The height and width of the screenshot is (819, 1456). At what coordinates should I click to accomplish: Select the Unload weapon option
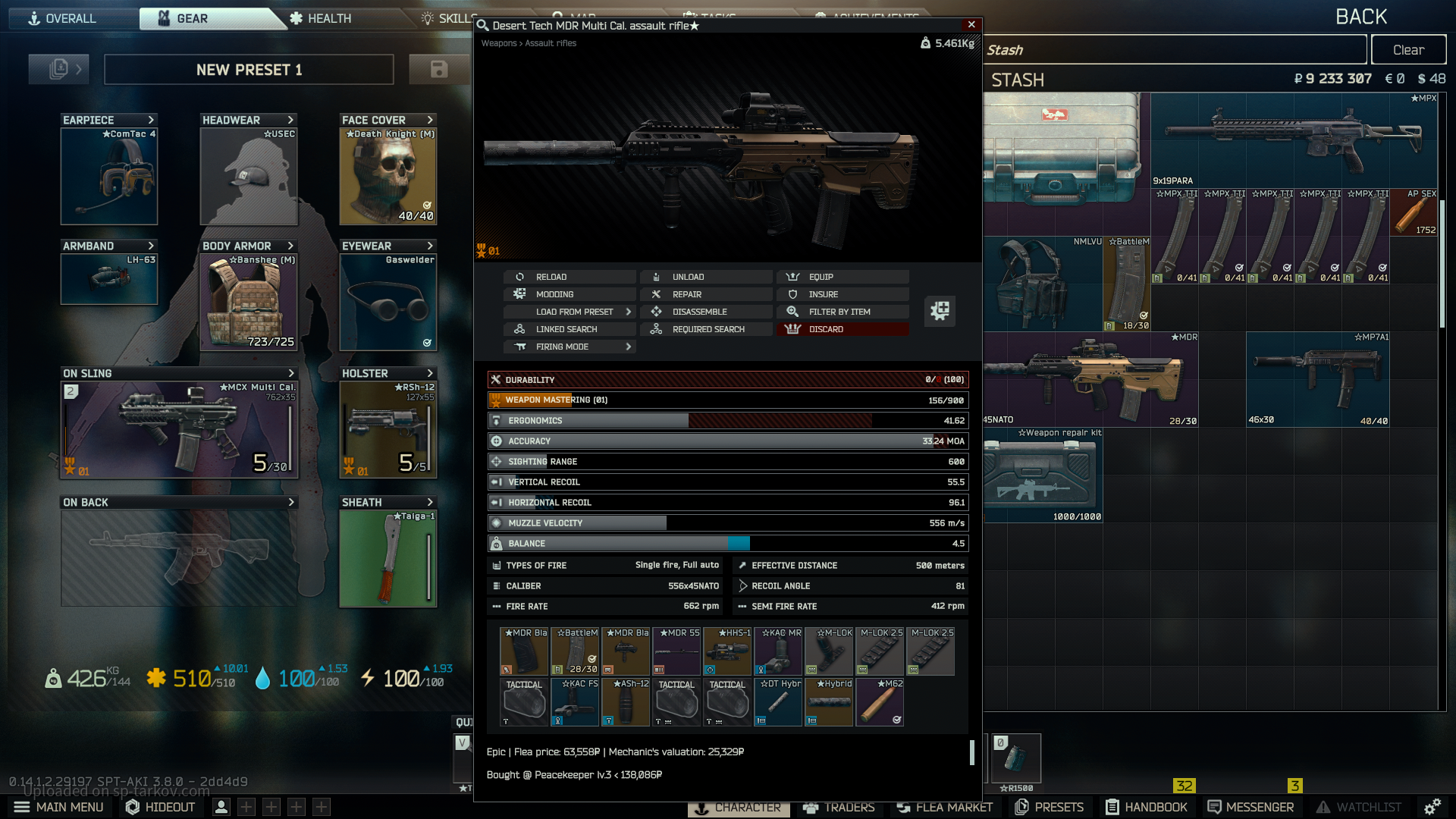pyautogui.click(x=705, y=277)
